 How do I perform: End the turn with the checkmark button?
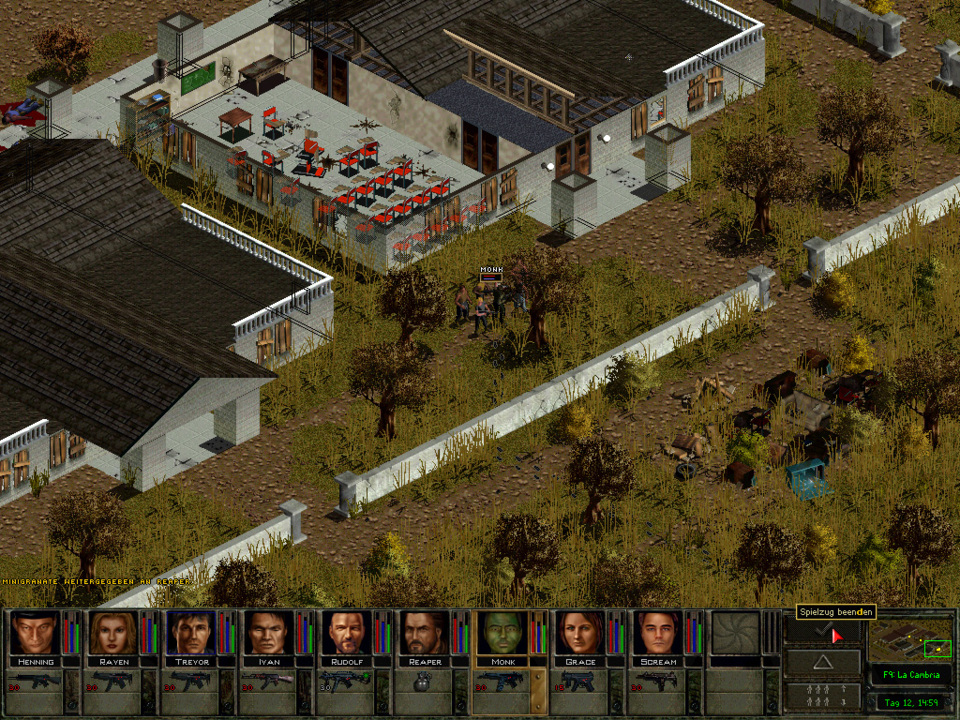coord(822,631)
